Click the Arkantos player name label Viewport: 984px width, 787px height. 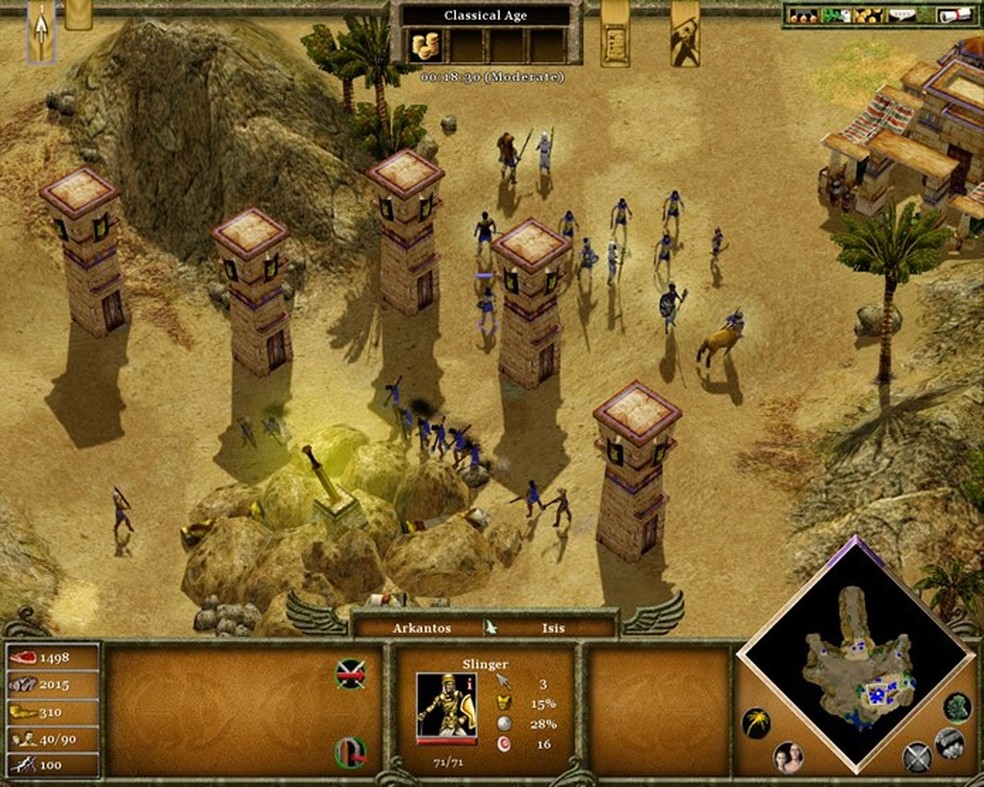tap(421, 628)
